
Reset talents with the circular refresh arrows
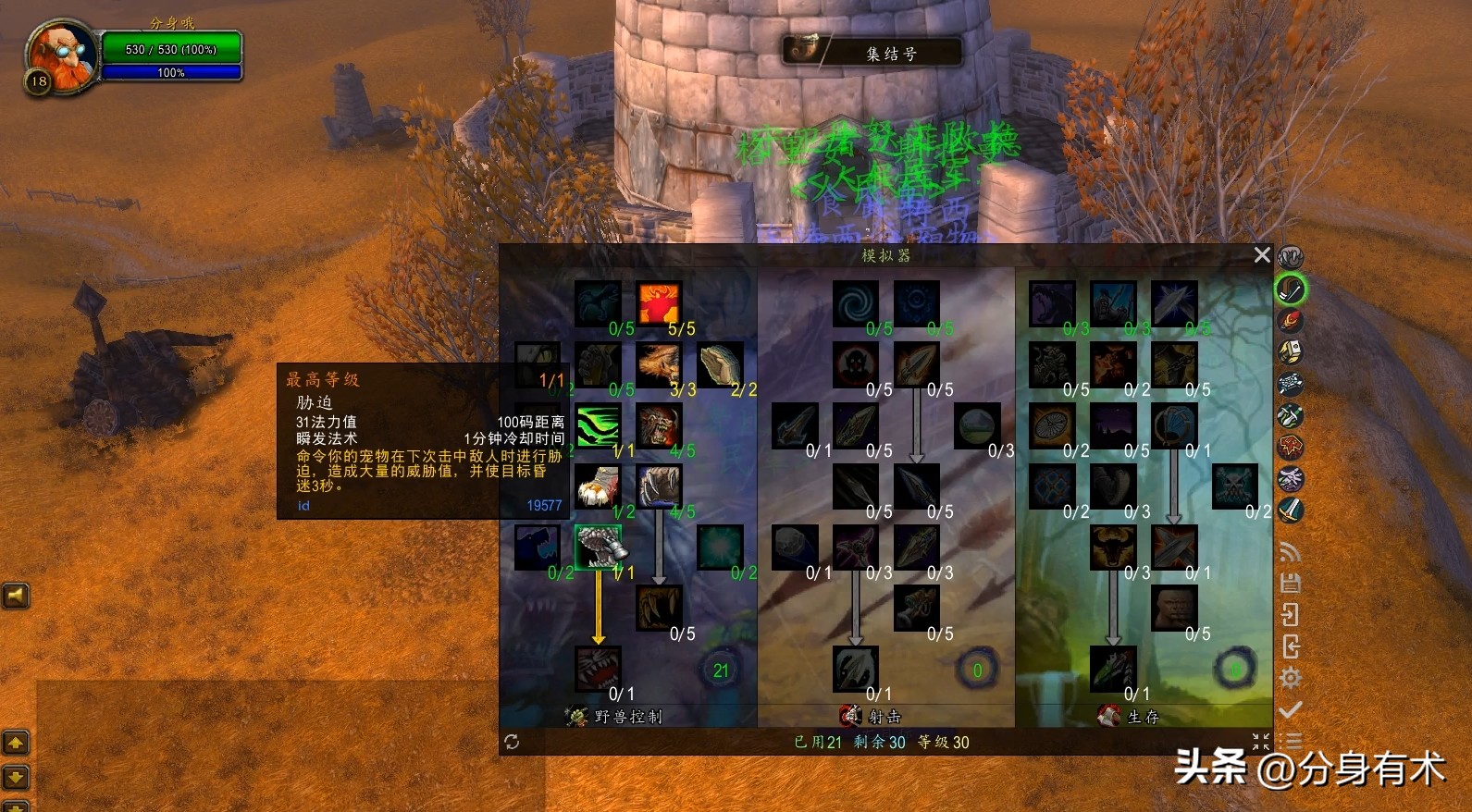point(512,742)
